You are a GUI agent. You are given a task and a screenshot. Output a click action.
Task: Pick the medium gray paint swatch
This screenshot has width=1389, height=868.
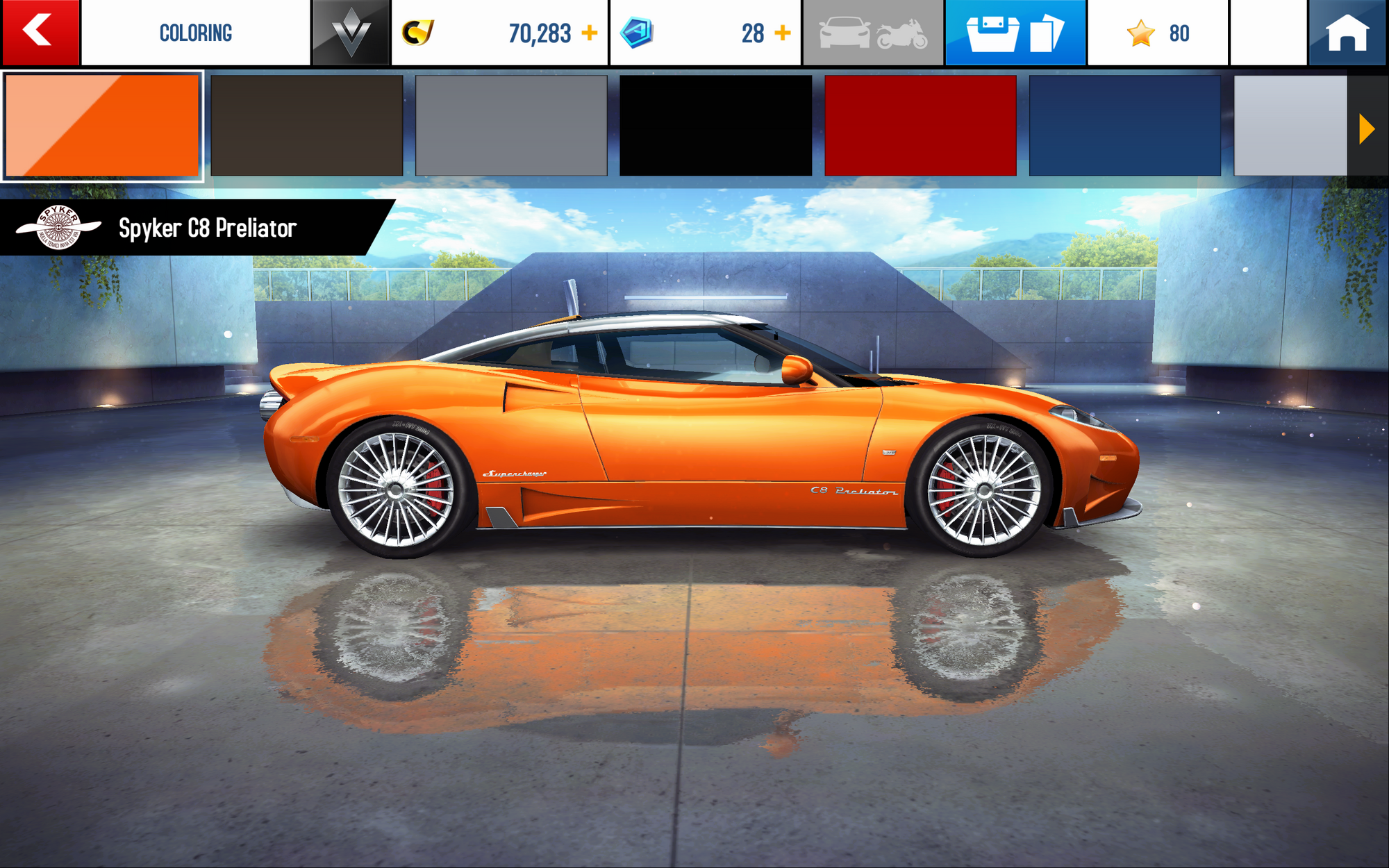tap(511, 126)
